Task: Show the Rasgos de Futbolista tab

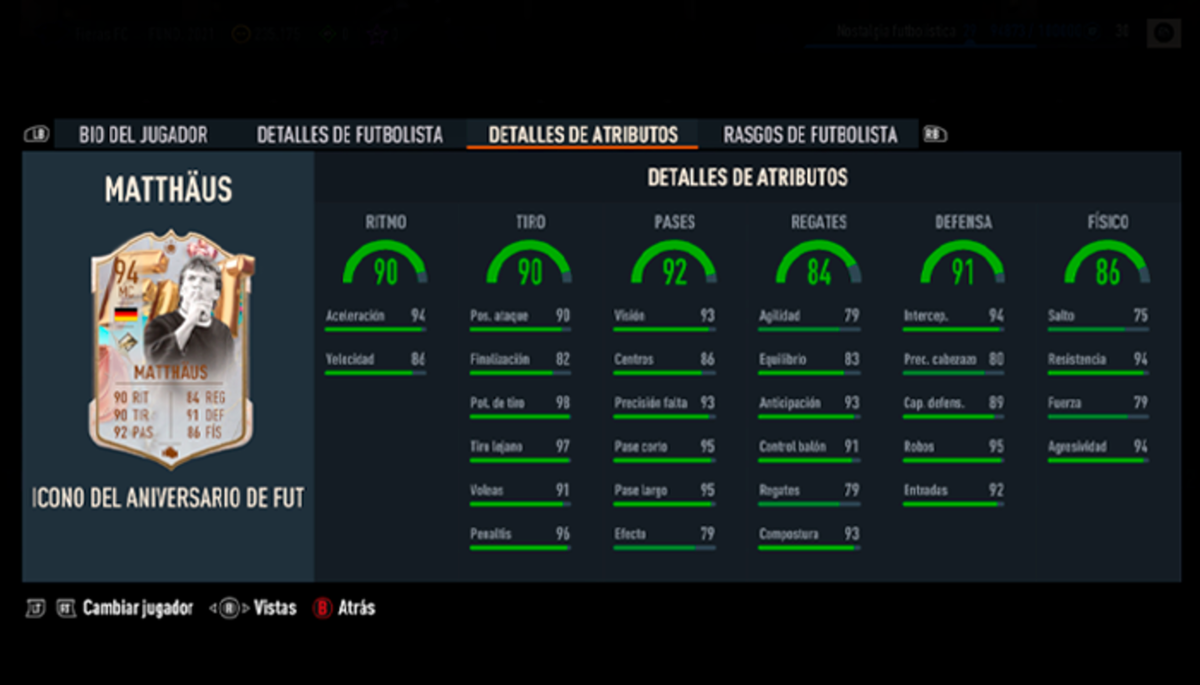Action: pos(810,134)
